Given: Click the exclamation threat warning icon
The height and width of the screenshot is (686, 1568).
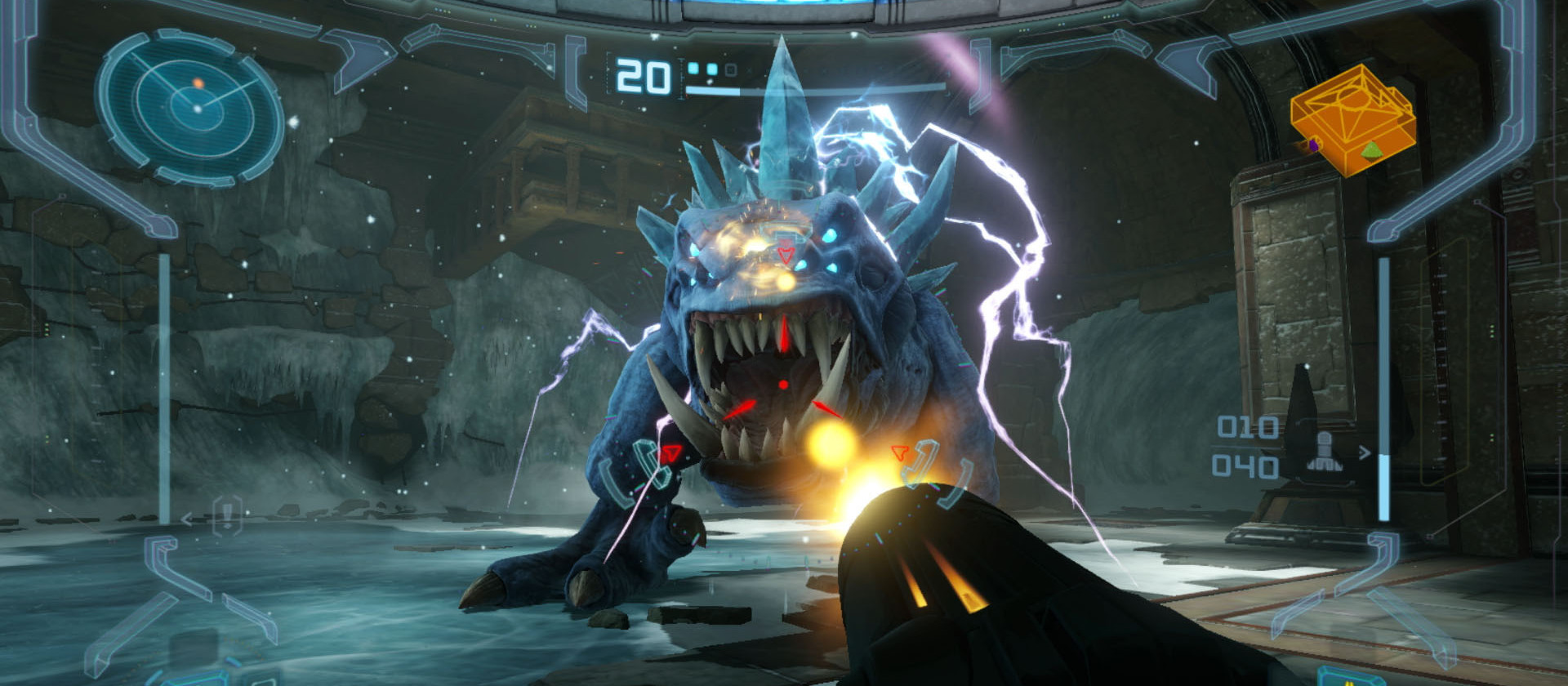Looking at the screenshot, I should click(226, 516).
